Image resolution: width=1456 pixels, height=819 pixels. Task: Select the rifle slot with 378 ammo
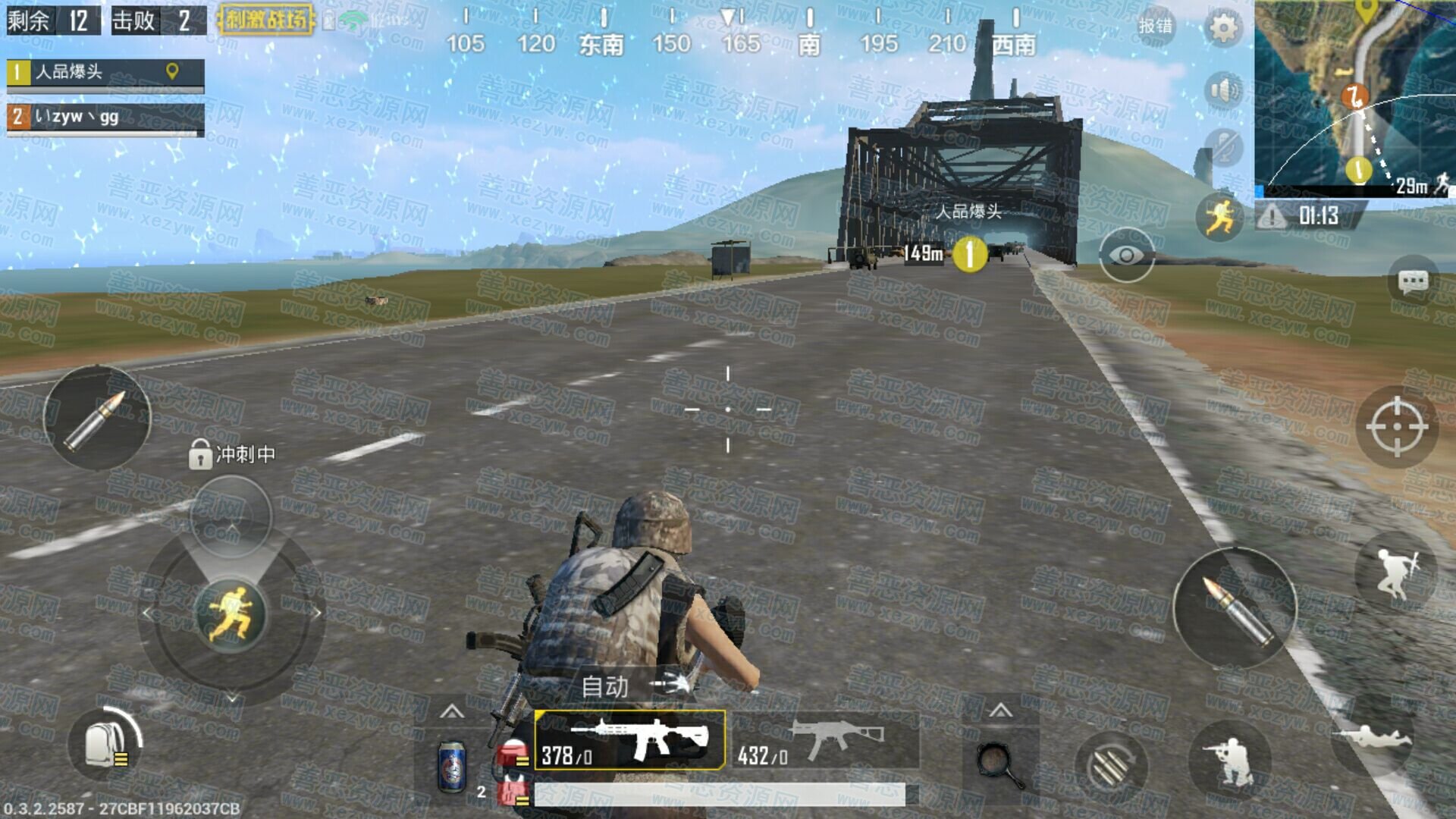point(629,741)
